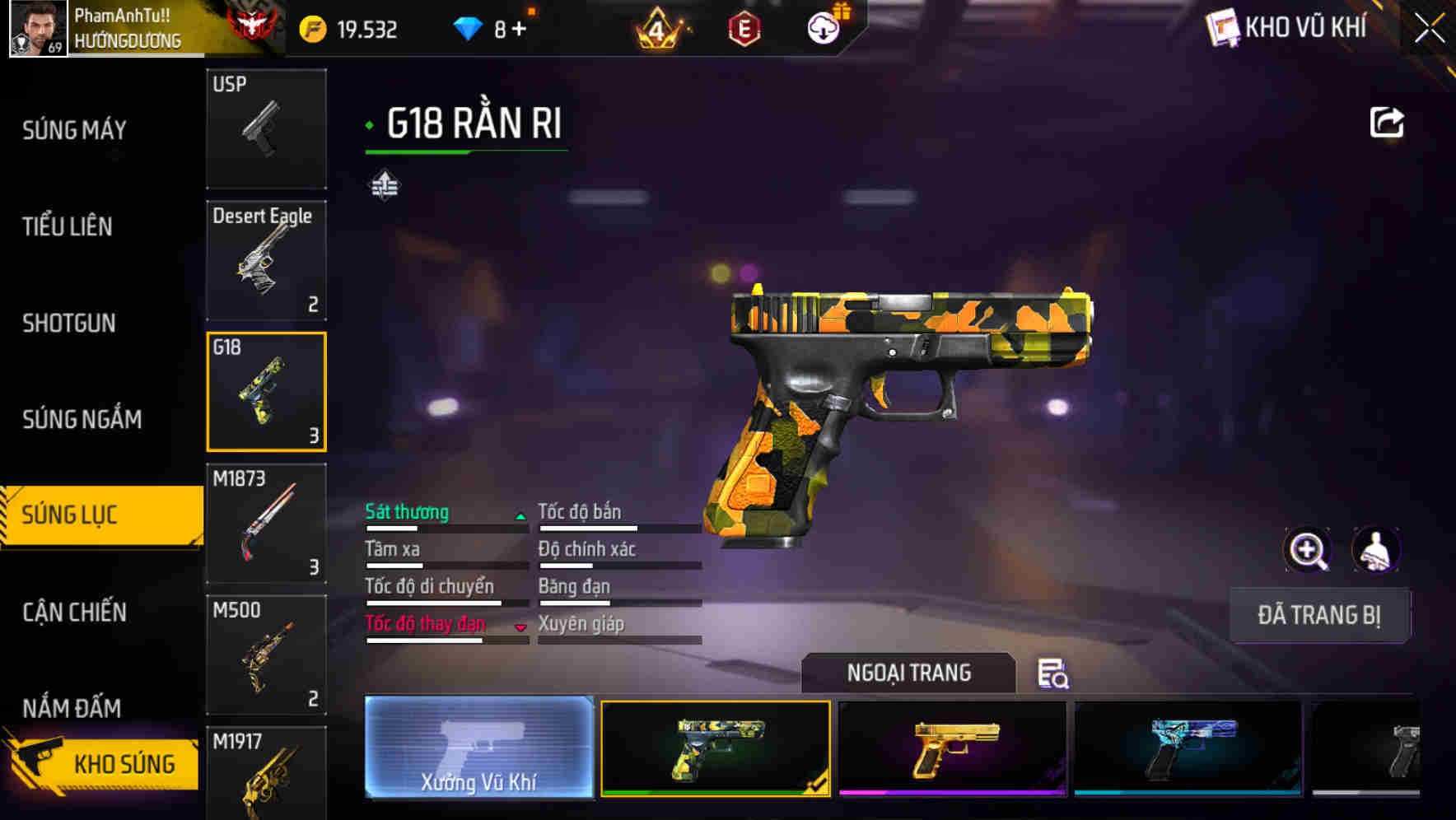The height and width of the screenshot is (820, 1456).
Task: Select the magnifier zoom preview icon
Action: [x=1309, y=550]
